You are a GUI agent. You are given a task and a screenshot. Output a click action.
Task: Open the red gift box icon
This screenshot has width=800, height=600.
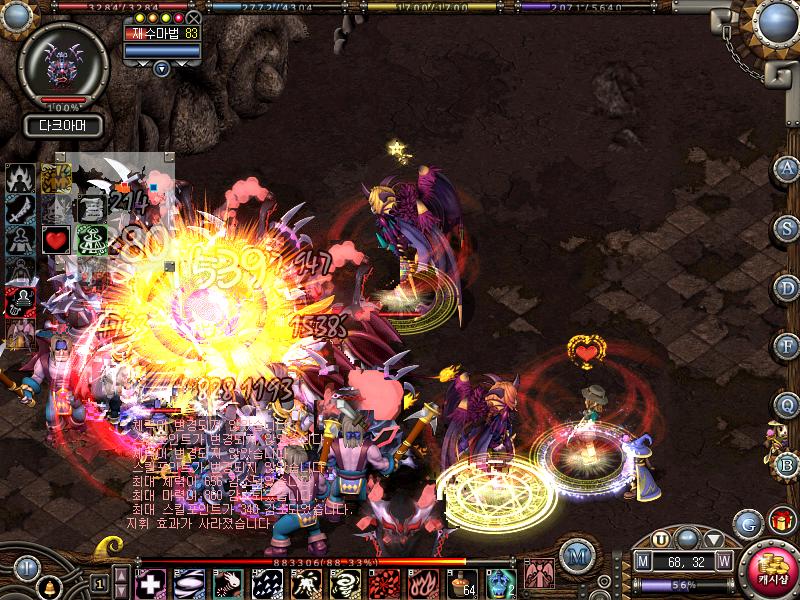(780, 521)
